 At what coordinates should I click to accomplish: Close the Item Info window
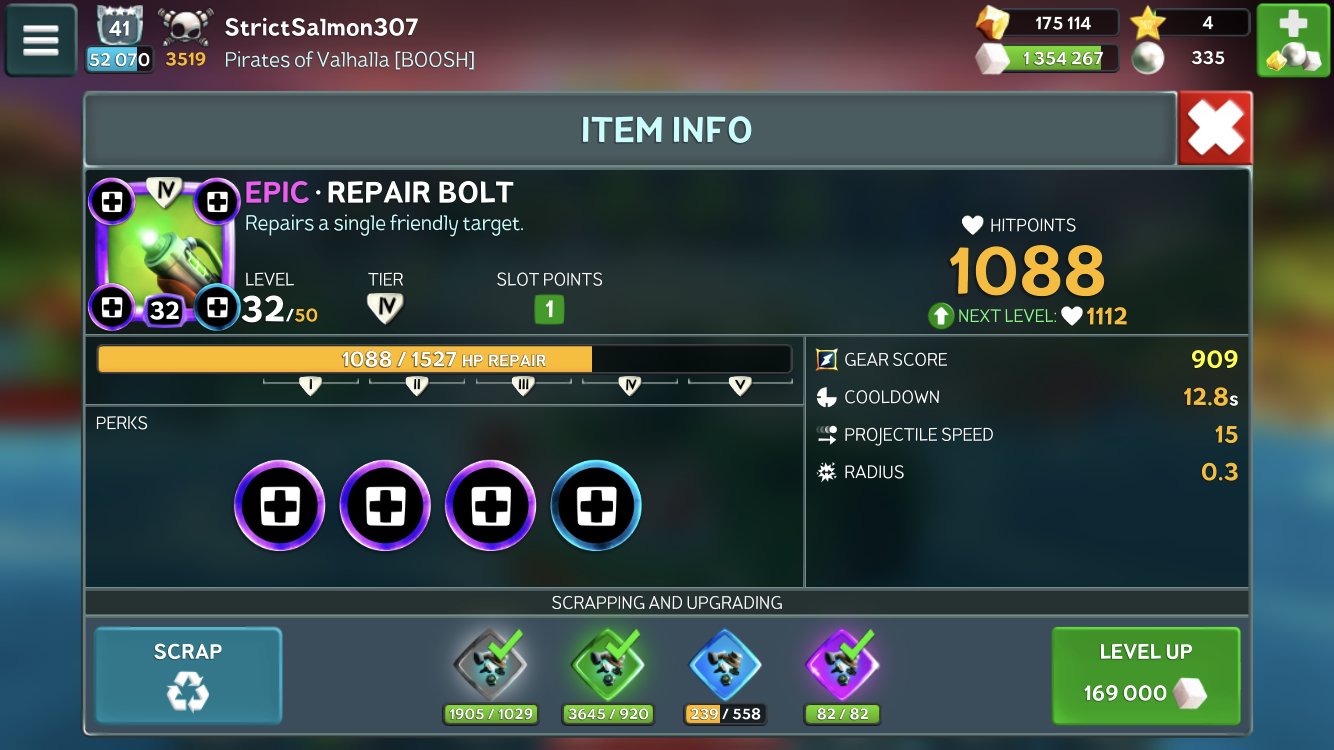1215,128
